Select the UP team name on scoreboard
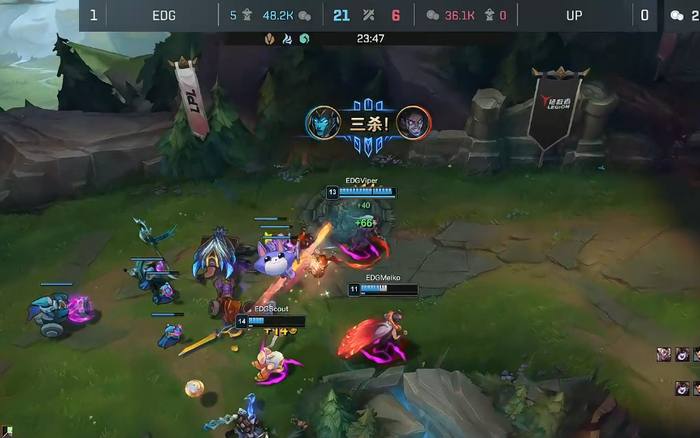The image size is (700, 438). click(574, 15)
